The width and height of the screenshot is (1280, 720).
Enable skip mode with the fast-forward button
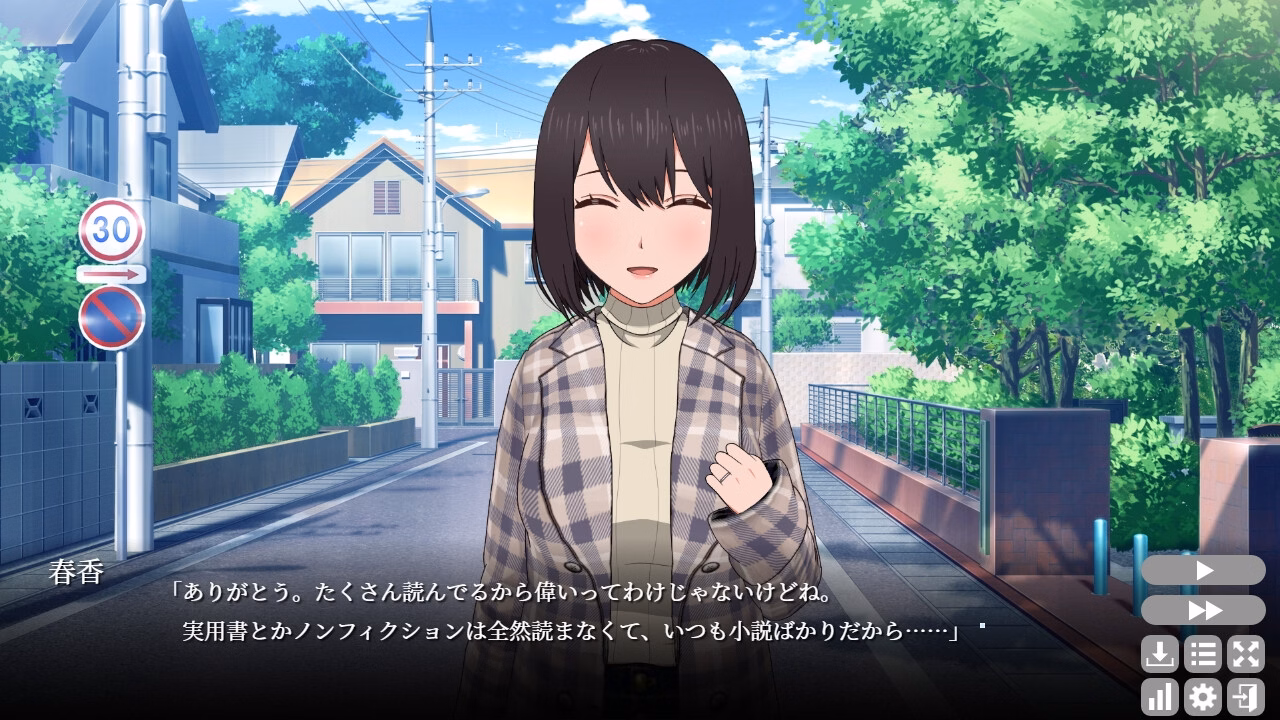(1203, 610)
